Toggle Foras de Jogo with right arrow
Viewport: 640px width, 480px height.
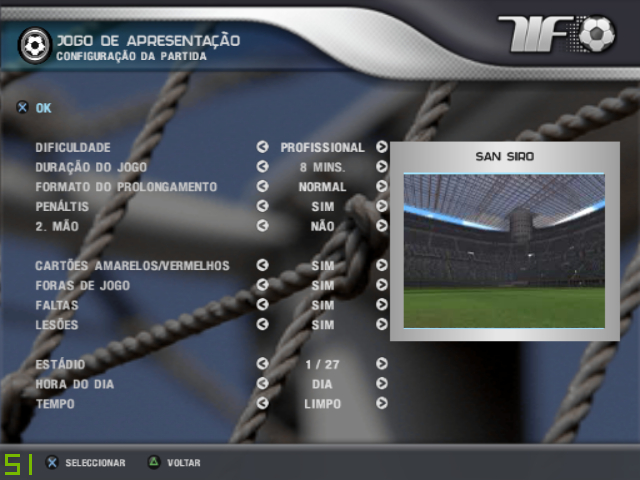[382, 285]
